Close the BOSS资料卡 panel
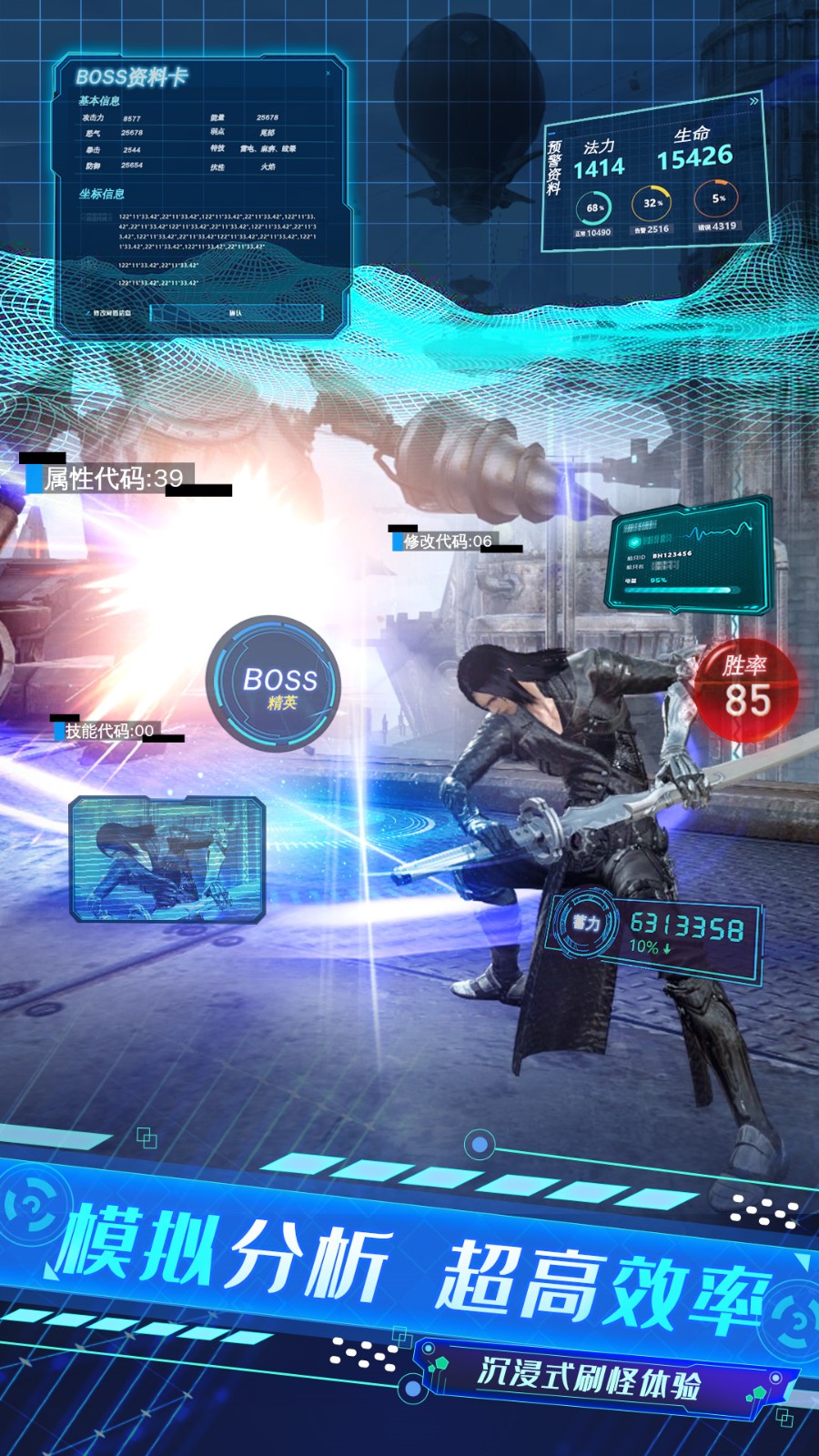 point(328,74)
